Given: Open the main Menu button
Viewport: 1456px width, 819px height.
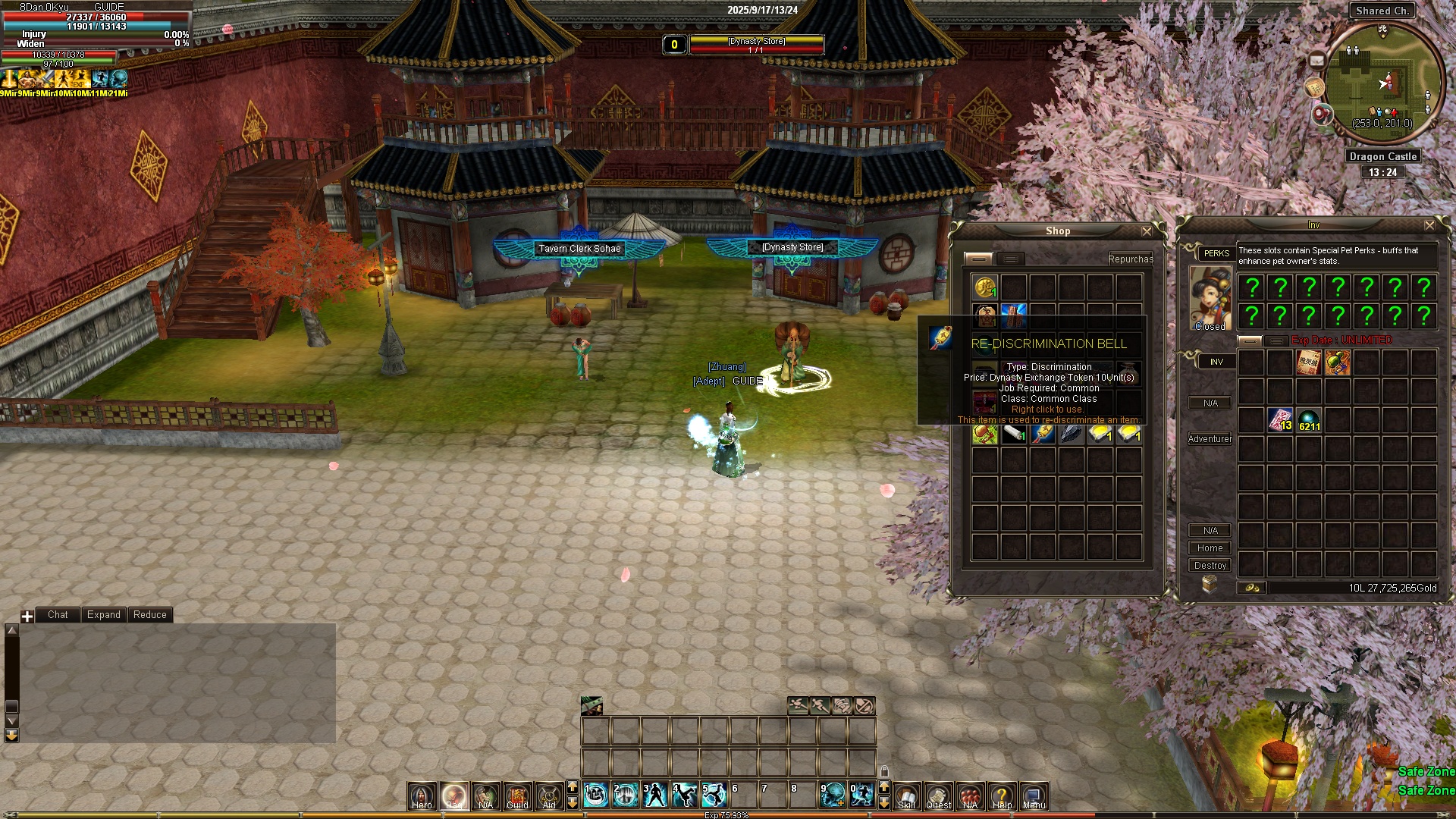Looking at the screenshot, I should (x=1034, y=796).
